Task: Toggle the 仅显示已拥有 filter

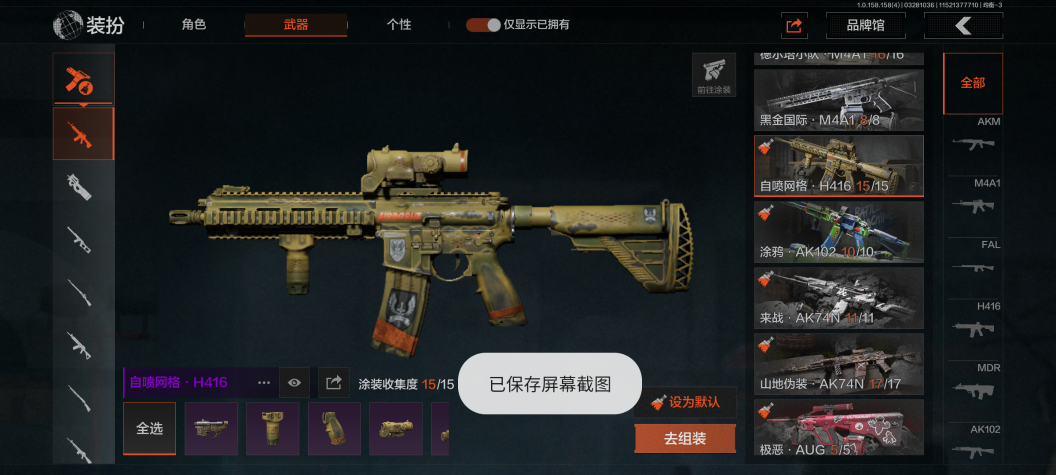Action: point(483,25)
